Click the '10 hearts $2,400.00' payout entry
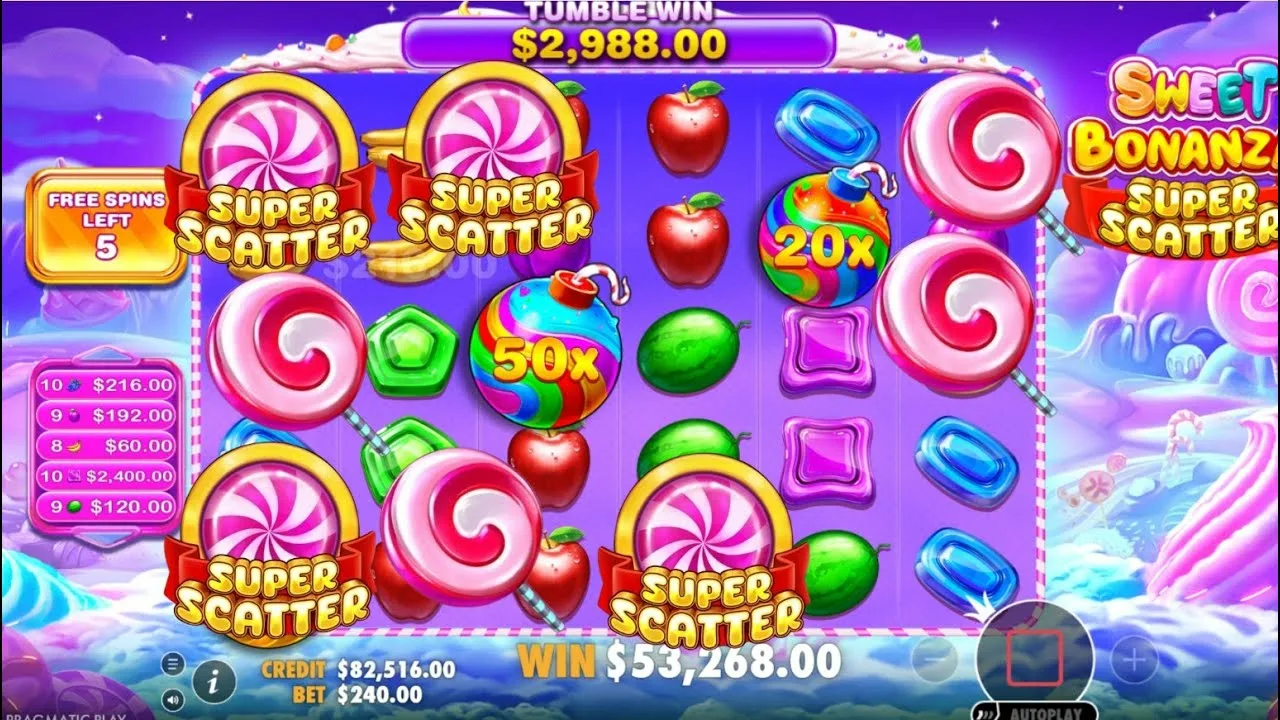This screenshot has width=1280, height=720. [105, 475]
